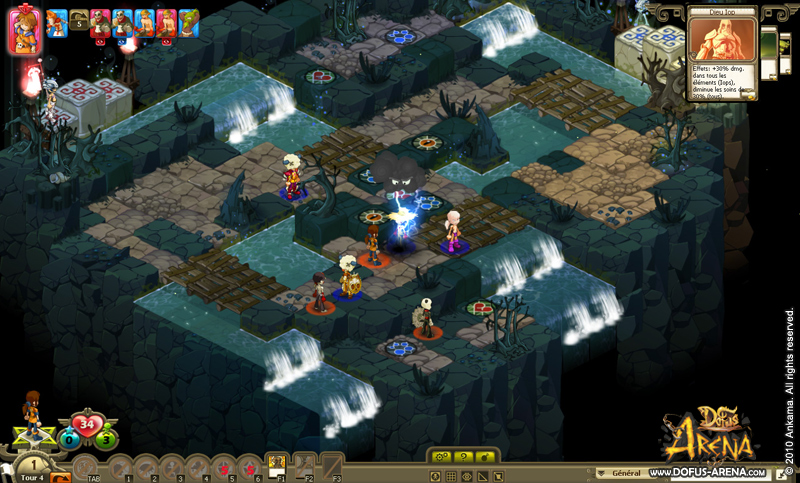The height and width of the screenshot is (483, 800).
Task: Activate the spell slot labeled TAB
Action: point(87,467)
